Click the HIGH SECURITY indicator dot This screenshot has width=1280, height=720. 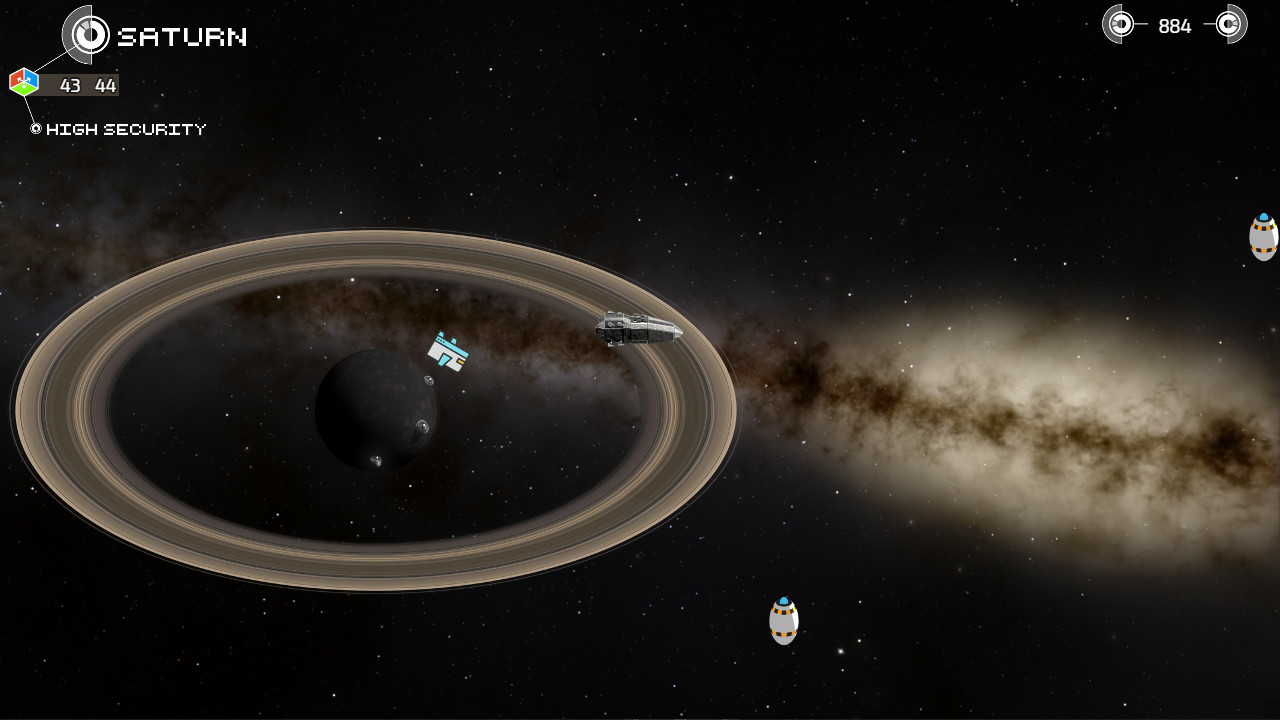point(34,128)
